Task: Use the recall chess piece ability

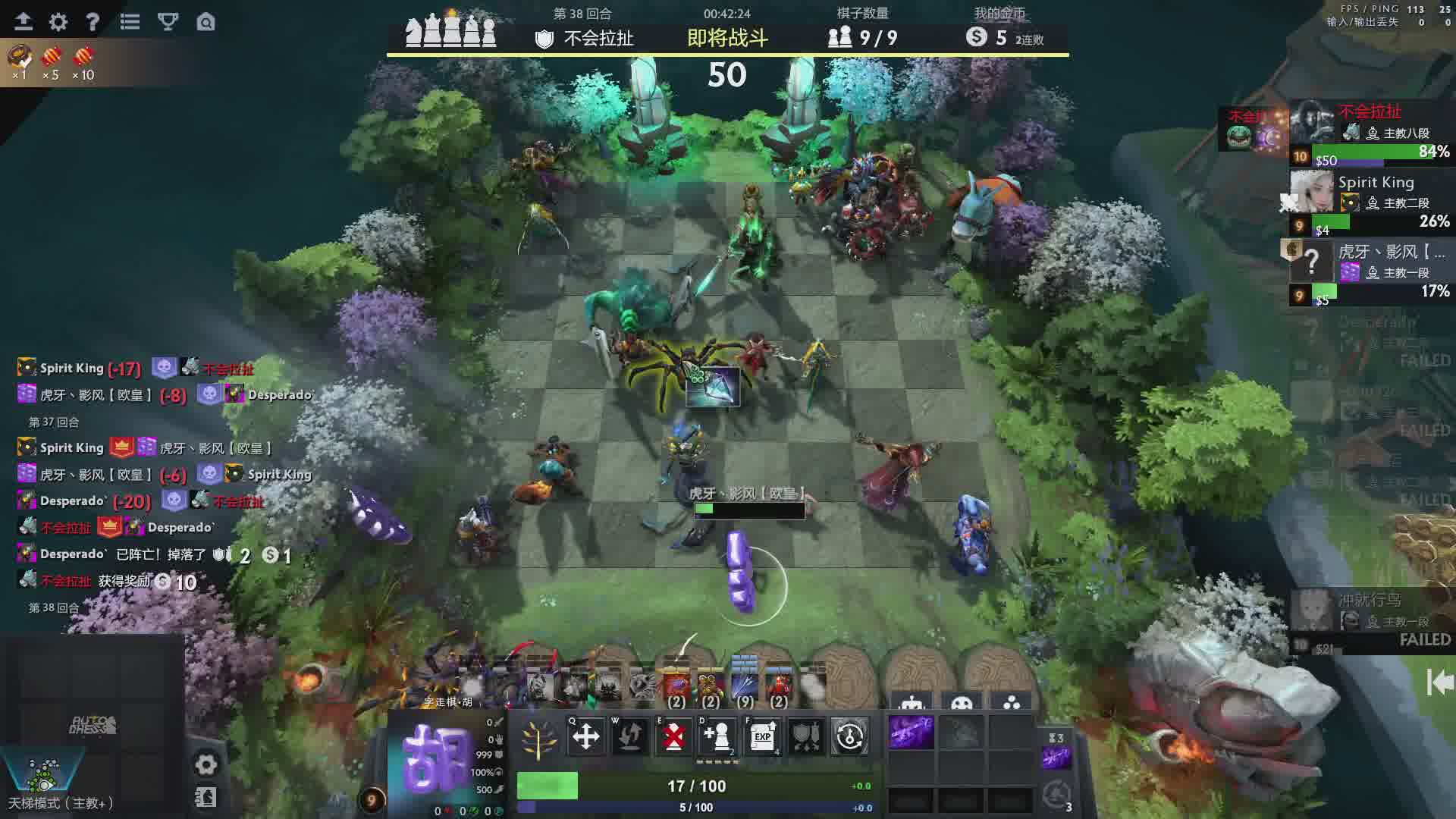Action: pos(629,736)
